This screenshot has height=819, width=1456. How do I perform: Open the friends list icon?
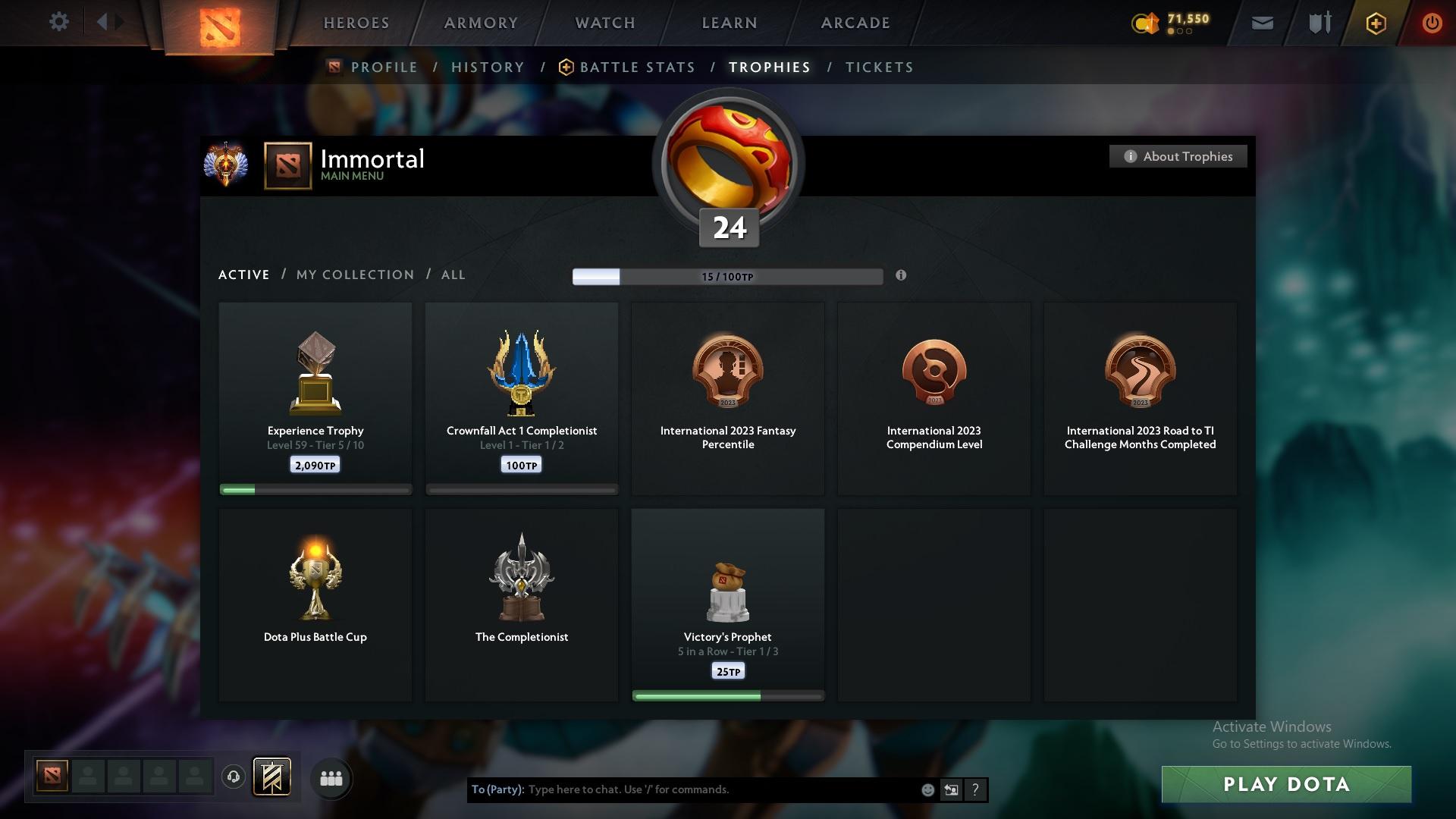tap(331, 778)
